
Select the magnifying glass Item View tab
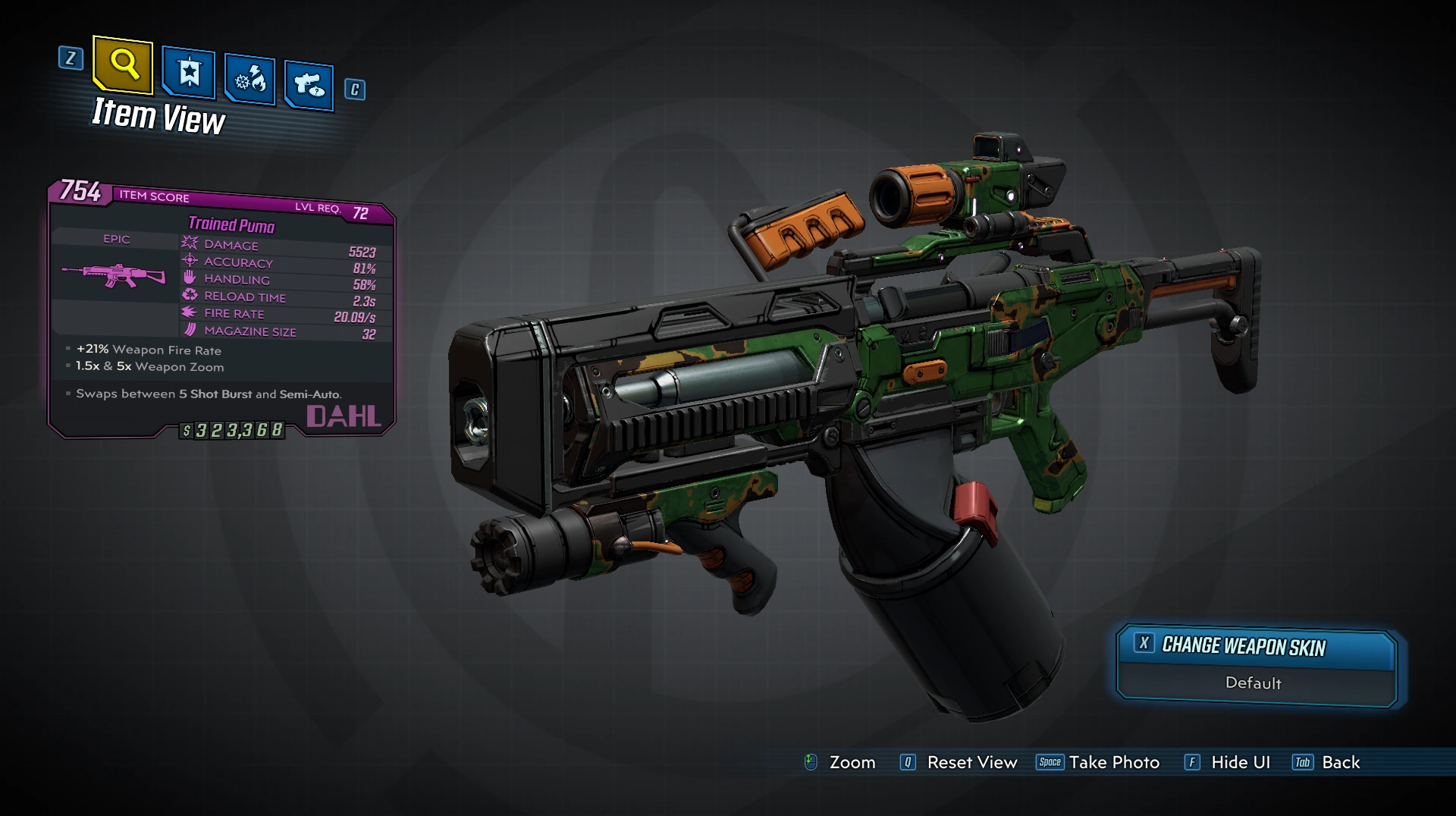123,65
